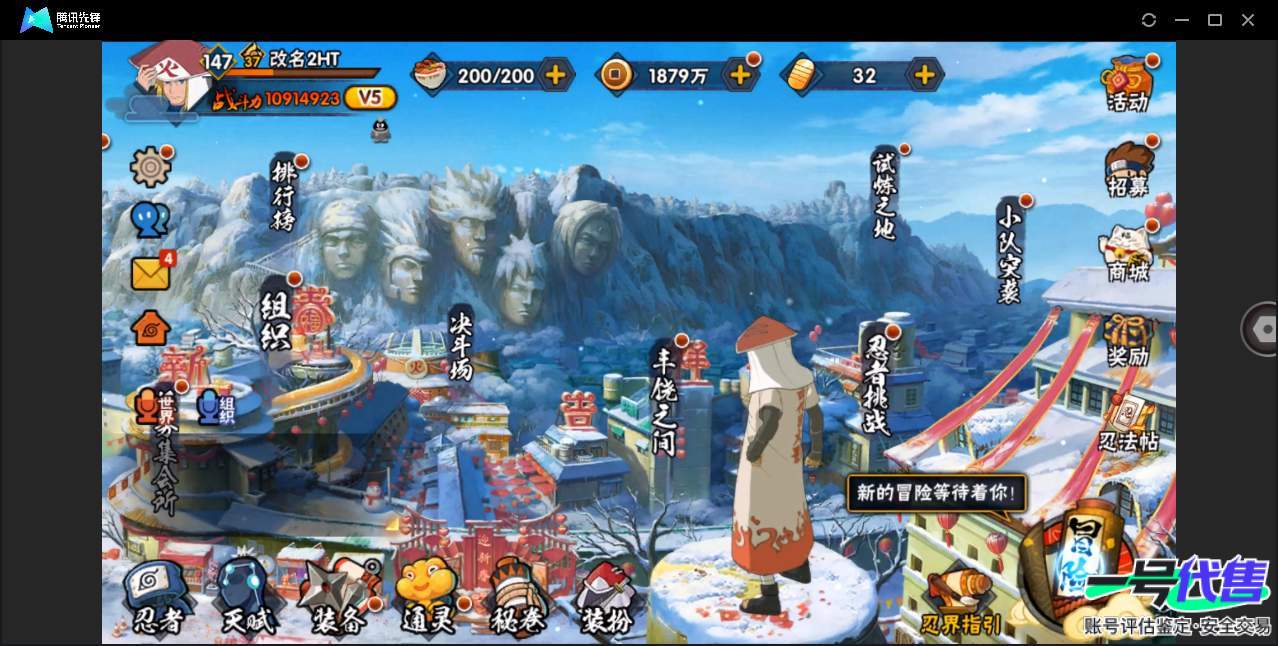Add copper coins with the plus button
1278x646 pixels.
coord(740,75)
